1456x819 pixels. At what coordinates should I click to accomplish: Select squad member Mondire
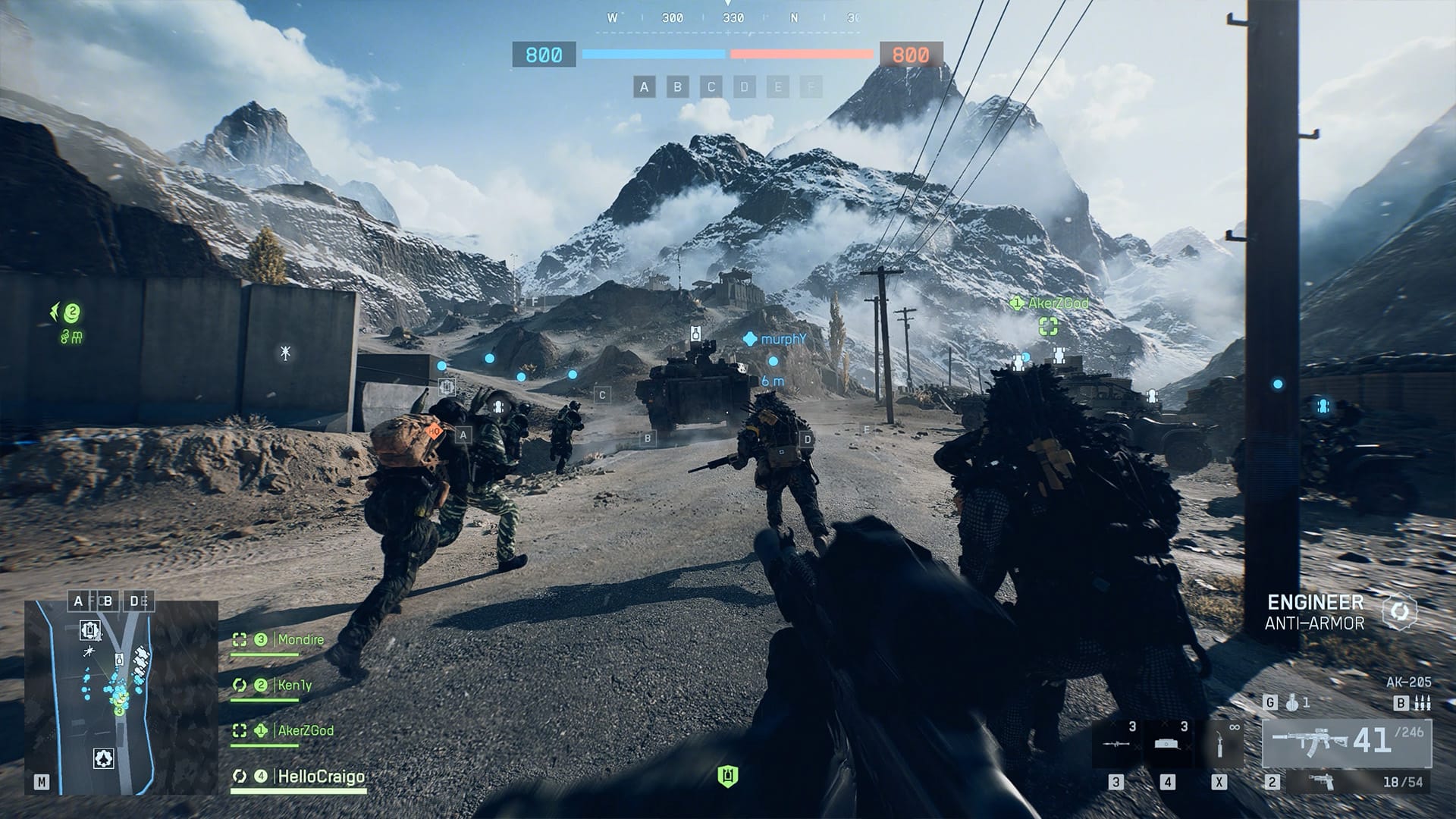point(300,640)
